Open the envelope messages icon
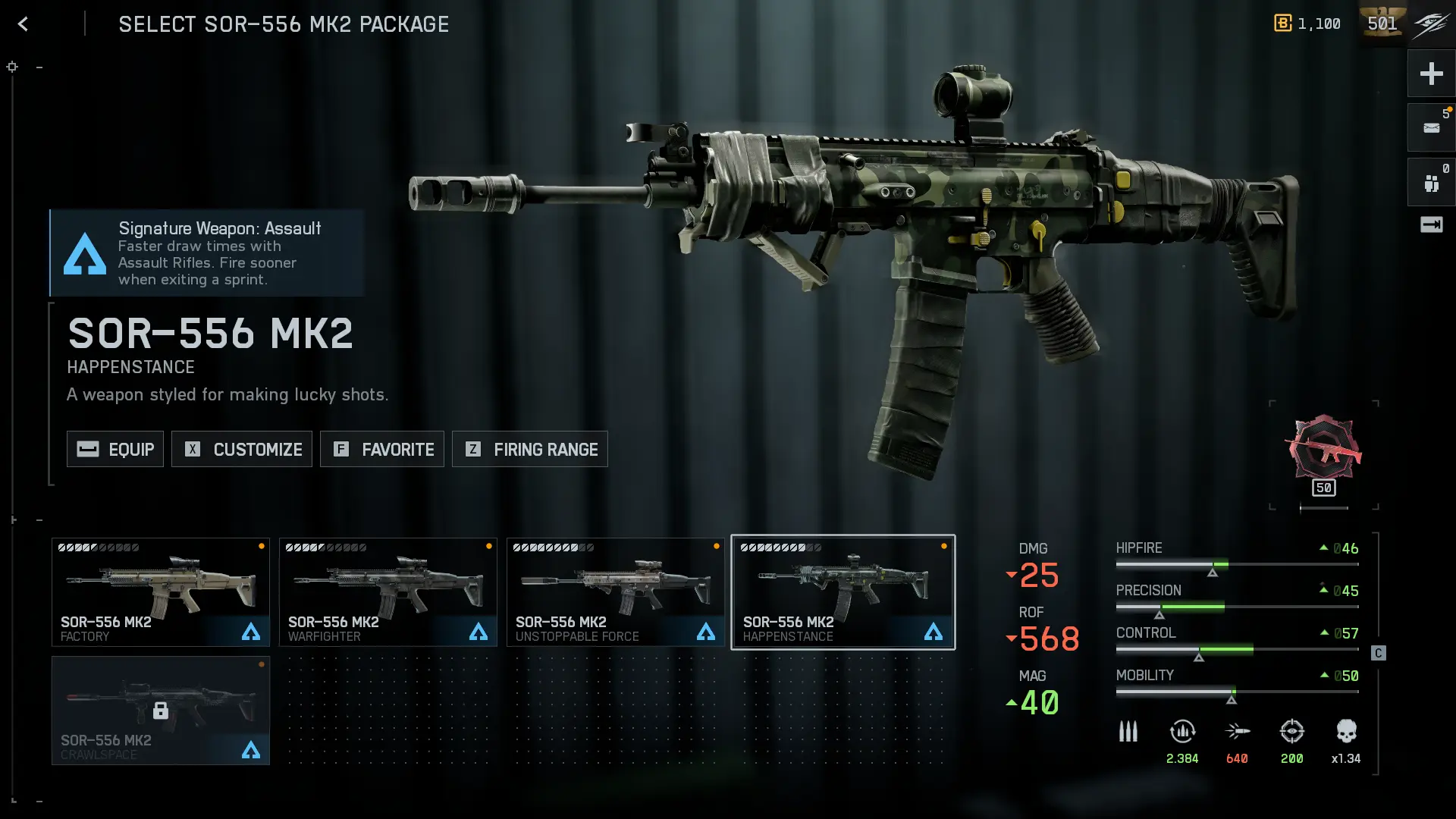 tap(1431, 128)
